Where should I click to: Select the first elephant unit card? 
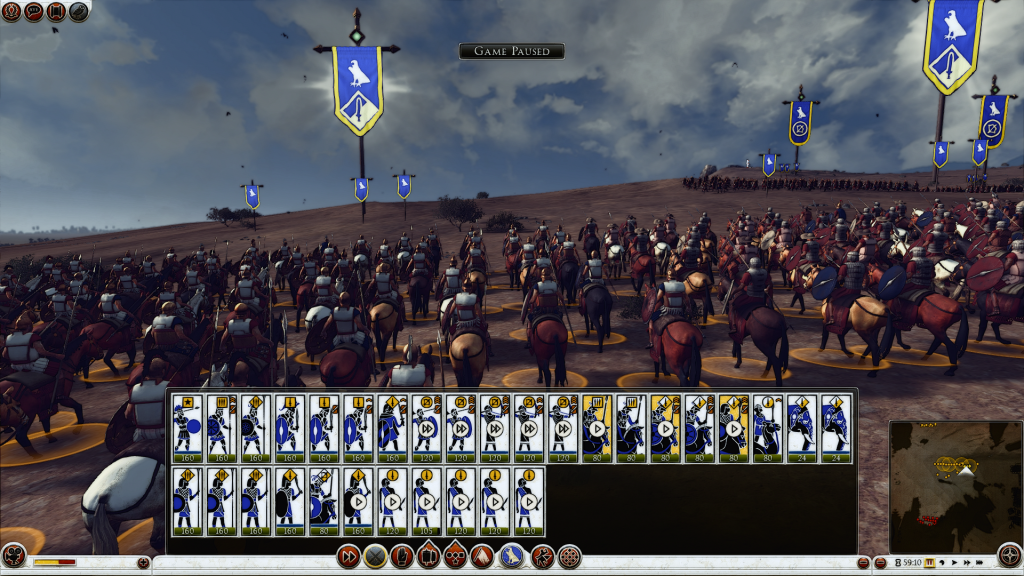click(800, 428)
